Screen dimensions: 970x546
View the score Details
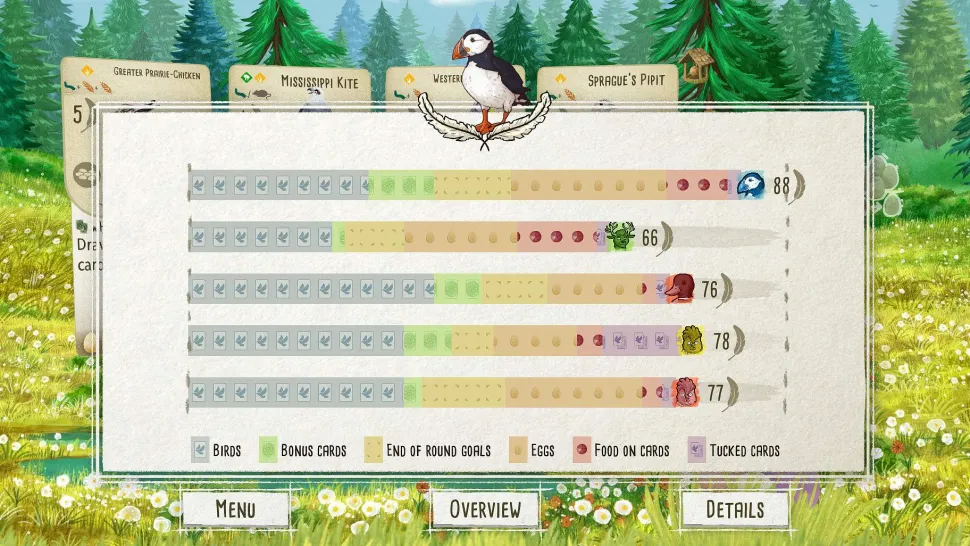[735, 509]
